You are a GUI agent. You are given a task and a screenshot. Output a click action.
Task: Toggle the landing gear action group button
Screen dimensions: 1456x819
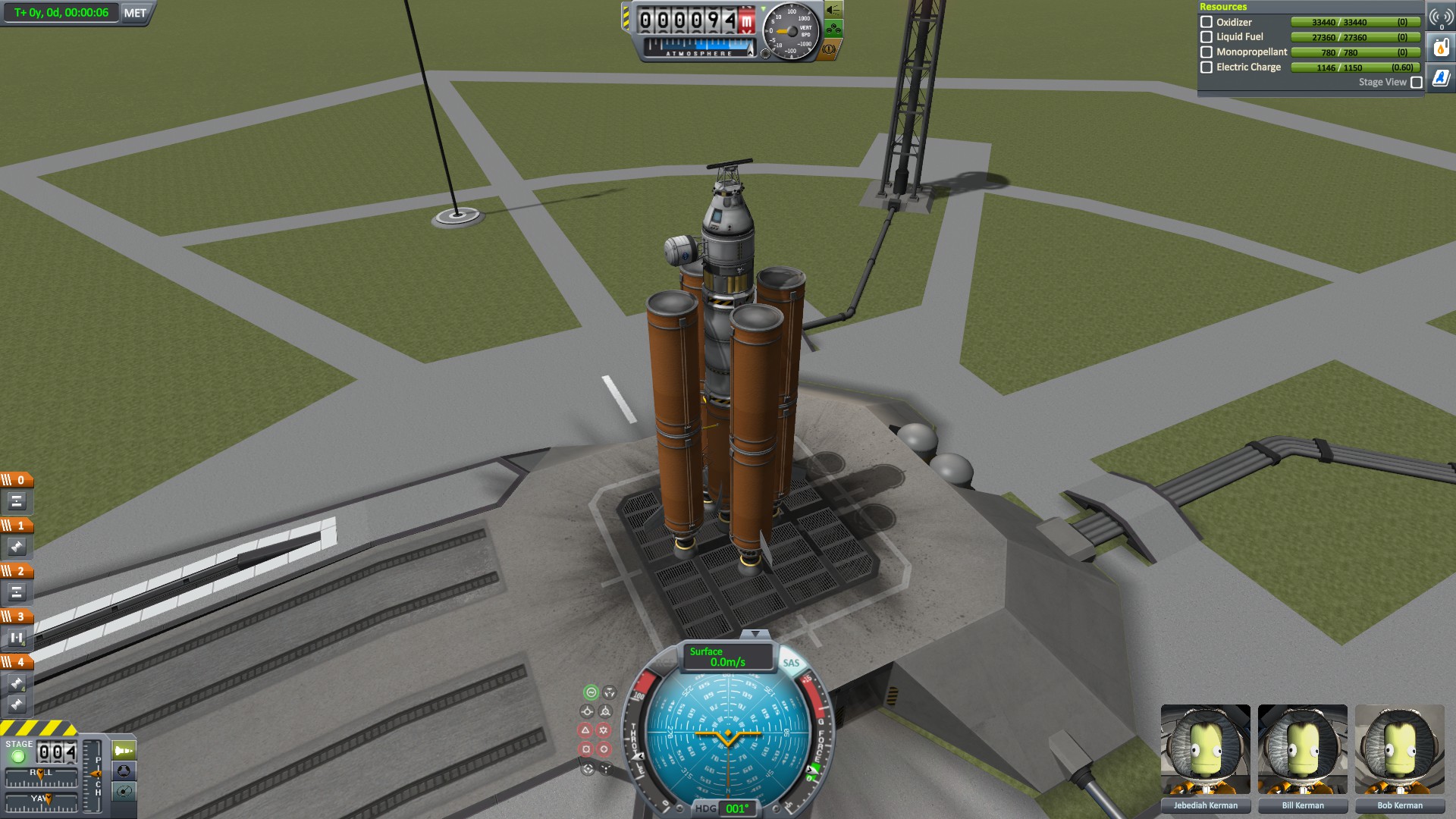pyautogui.click(x=833, y=30)
